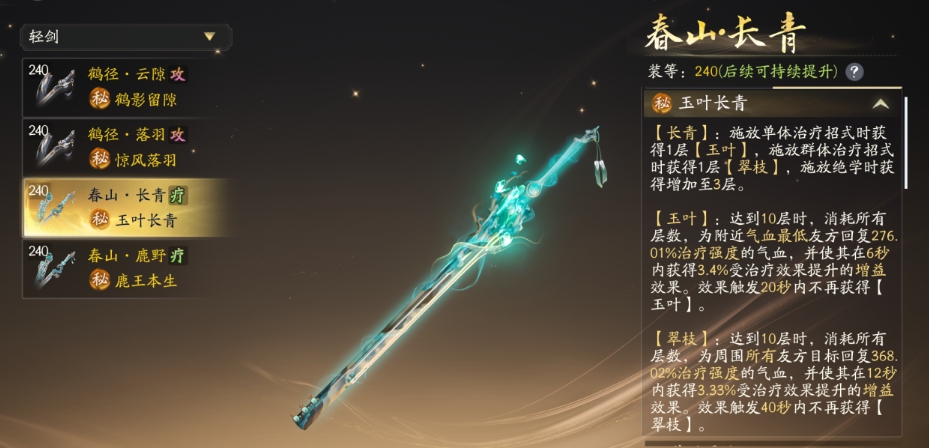Pick the 春山·鹿野 weapon entry
This screenshot has width=929, height=448.
click(126, 267)
